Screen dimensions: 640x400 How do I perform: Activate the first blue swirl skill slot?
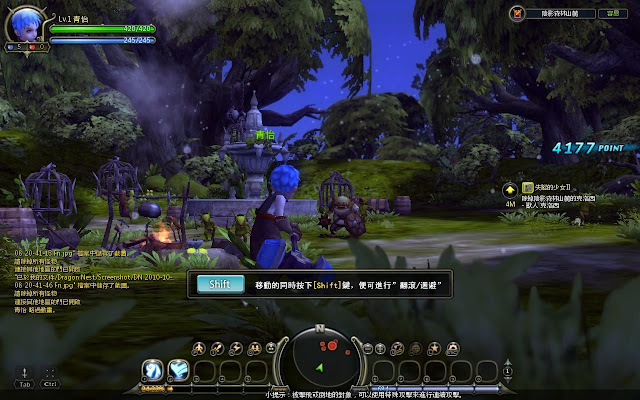click(153, 370)
